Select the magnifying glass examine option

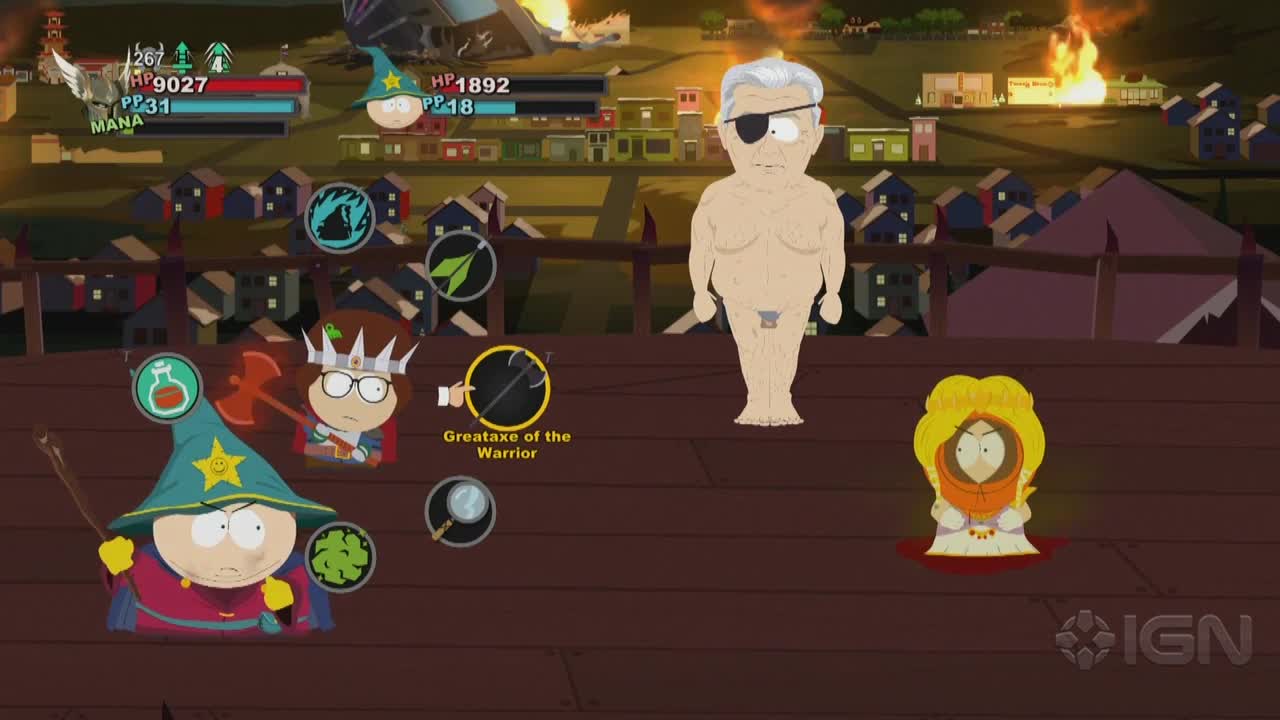click(x=460, y=511)
